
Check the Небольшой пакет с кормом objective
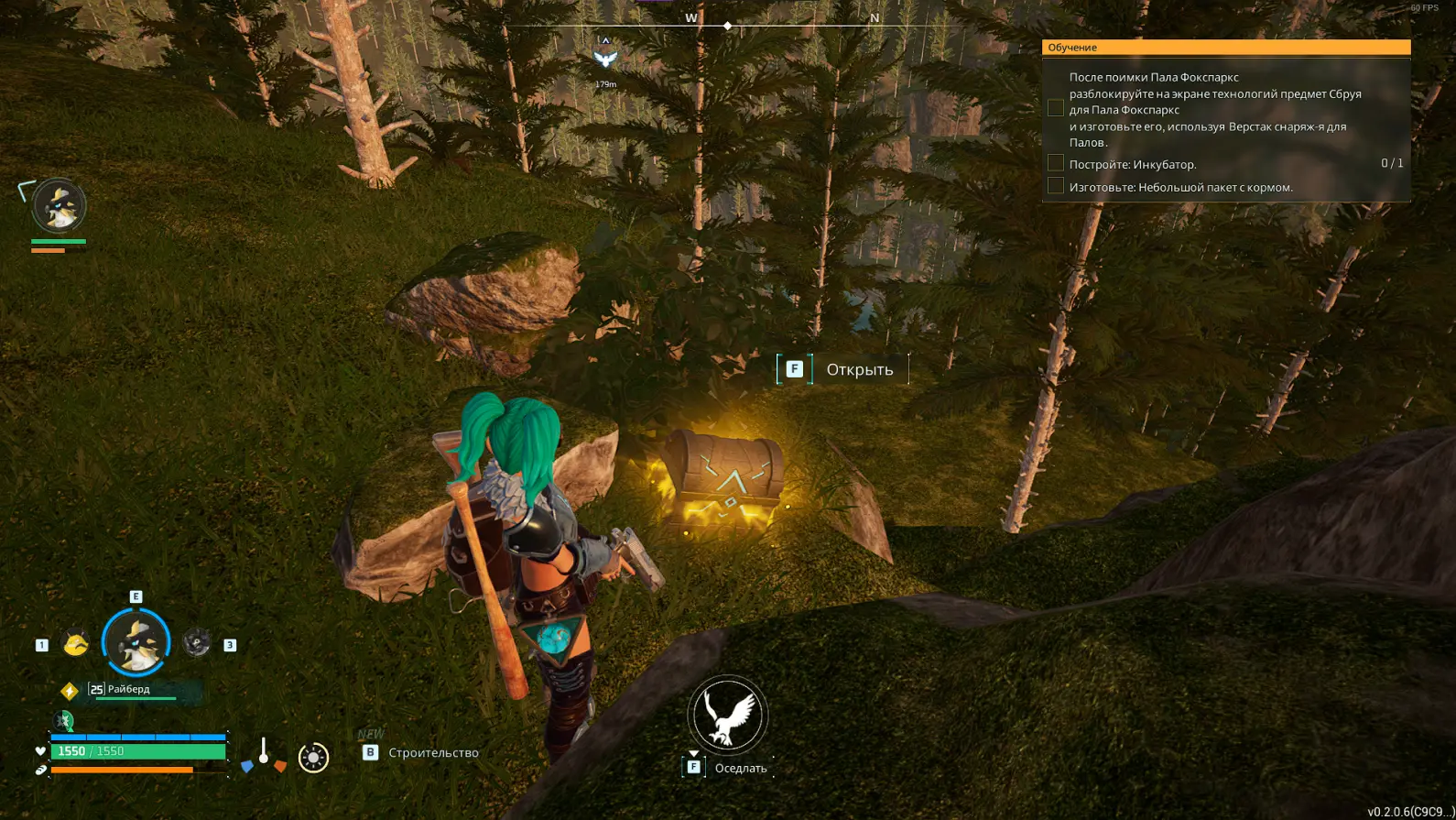(x=1056, y=187)
